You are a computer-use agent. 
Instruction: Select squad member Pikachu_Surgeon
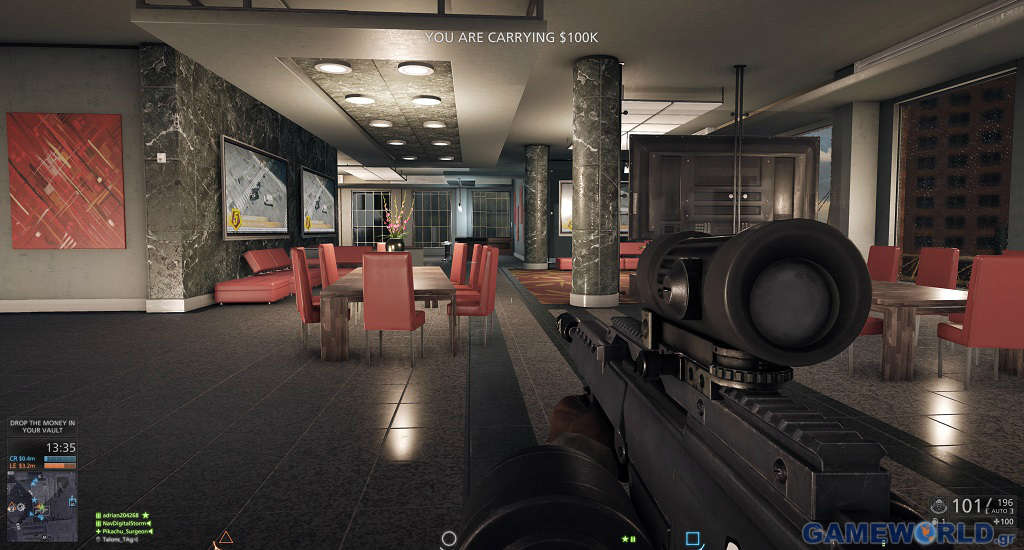tap(123, 531)
